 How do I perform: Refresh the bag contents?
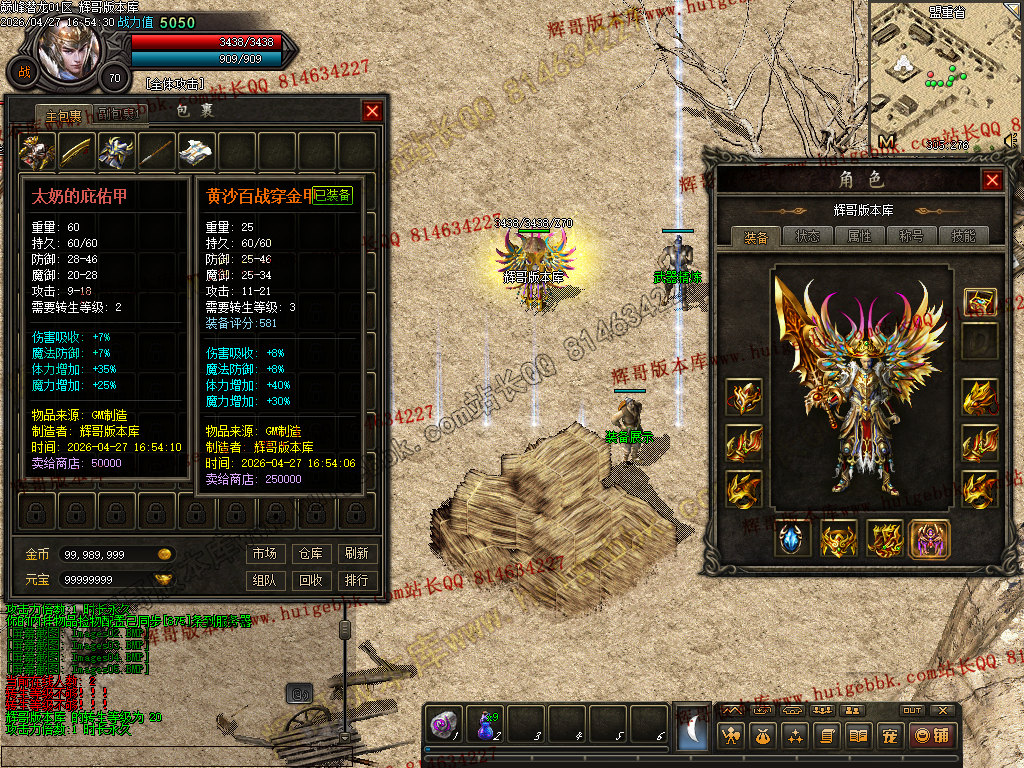point(356,553)
